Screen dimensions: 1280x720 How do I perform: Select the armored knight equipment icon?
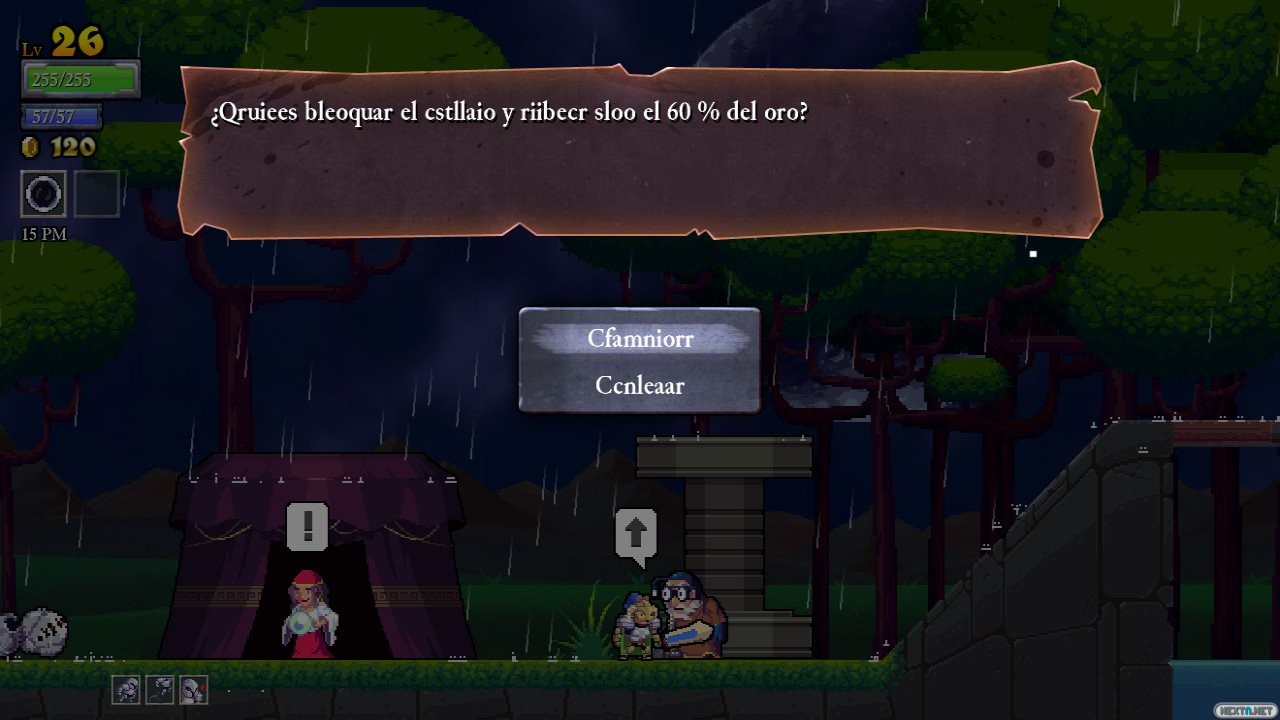tap(126, 689)
